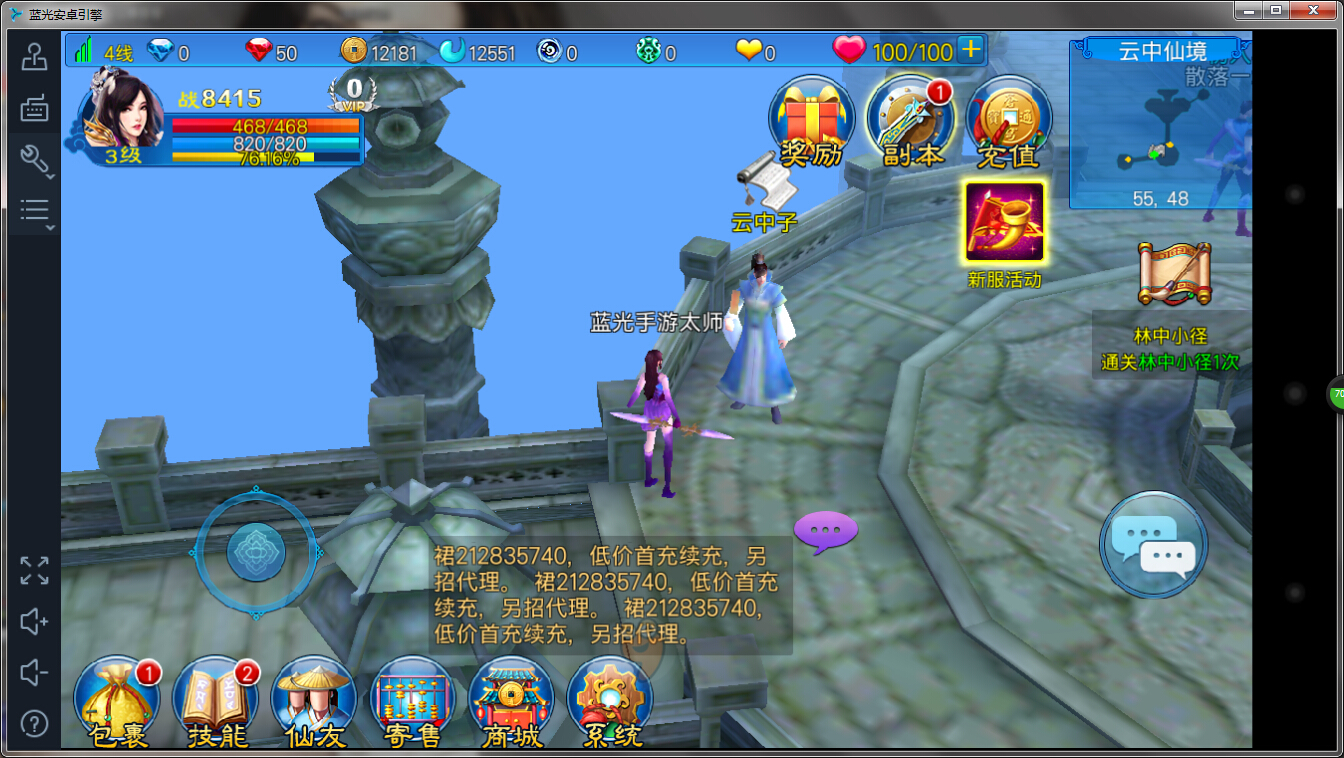Open the 商城 shop
Viewport: 1344px width, 758px height.
point(511,702)
